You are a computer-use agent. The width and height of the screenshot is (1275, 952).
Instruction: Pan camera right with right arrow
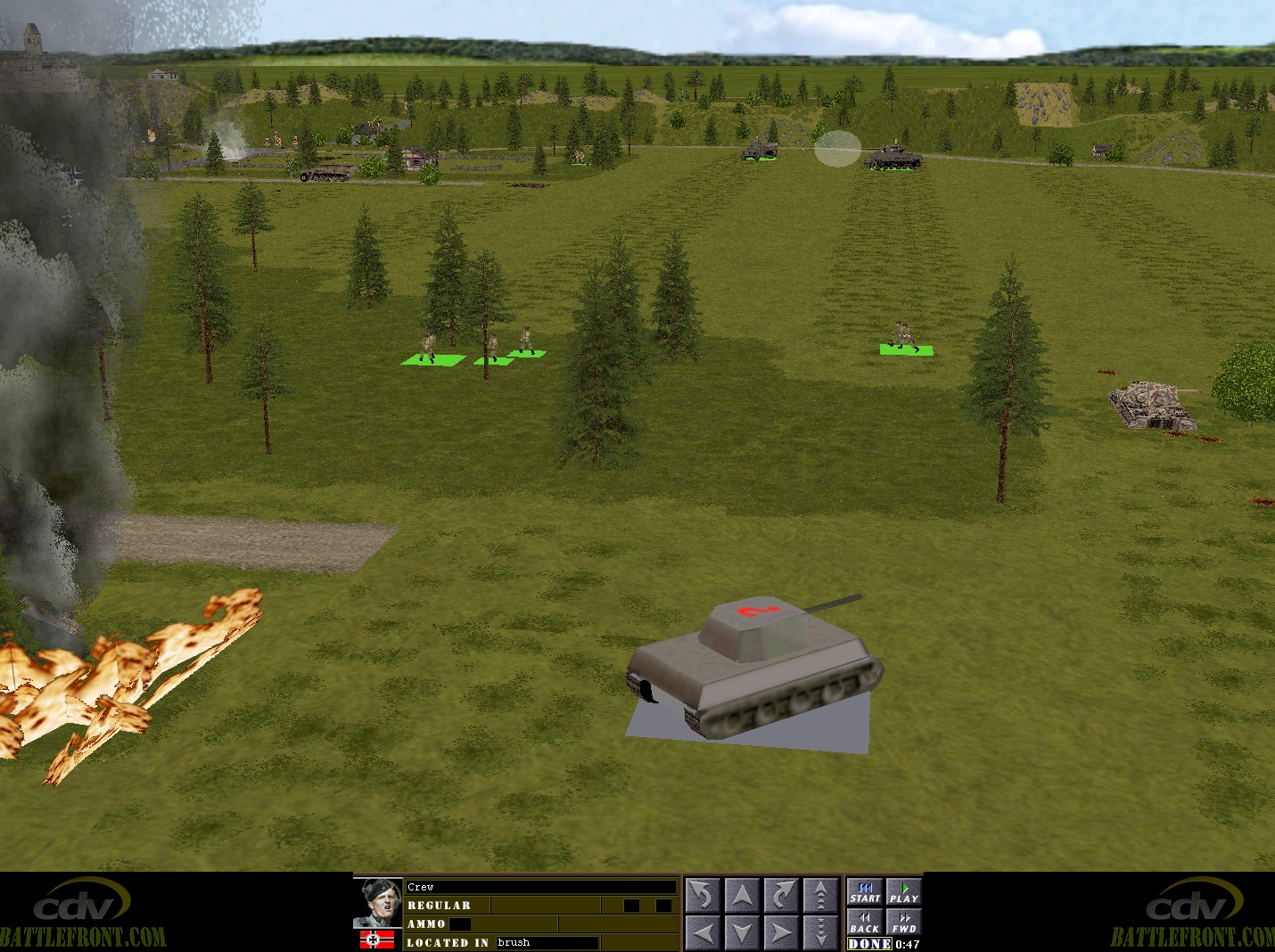tap(781, 932)
